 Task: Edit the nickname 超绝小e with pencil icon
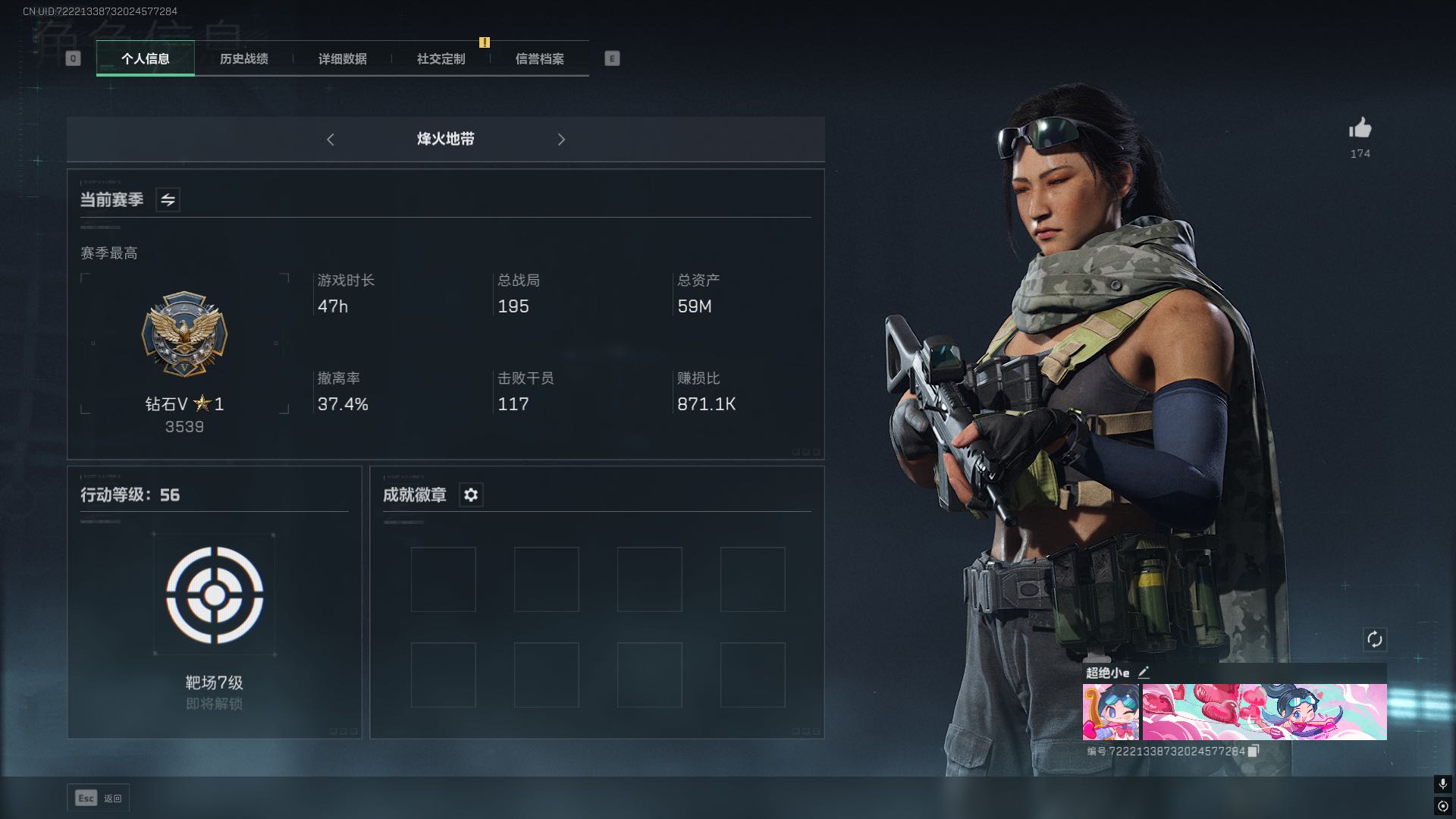pyautogui.click(x=1144, y=672)
